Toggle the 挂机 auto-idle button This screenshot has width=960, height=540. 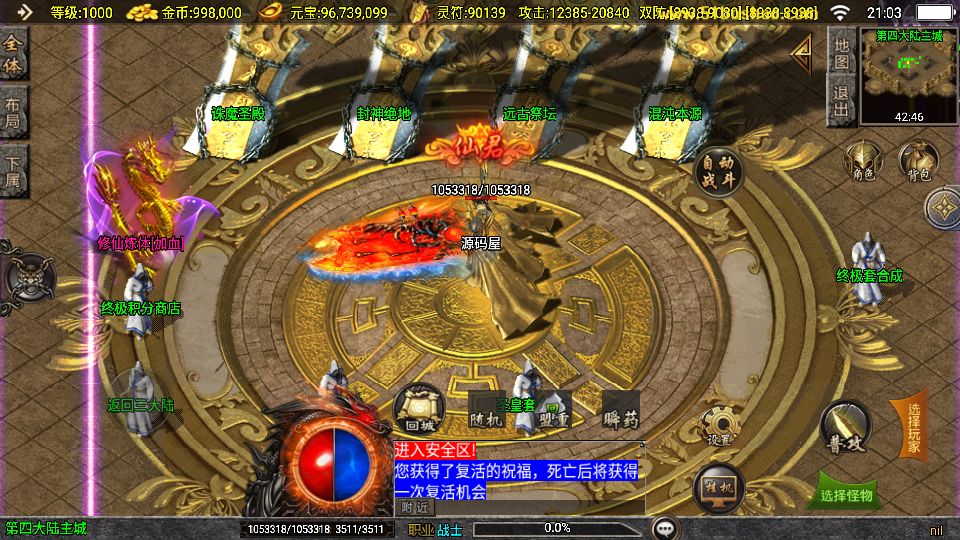click(719, 488)
